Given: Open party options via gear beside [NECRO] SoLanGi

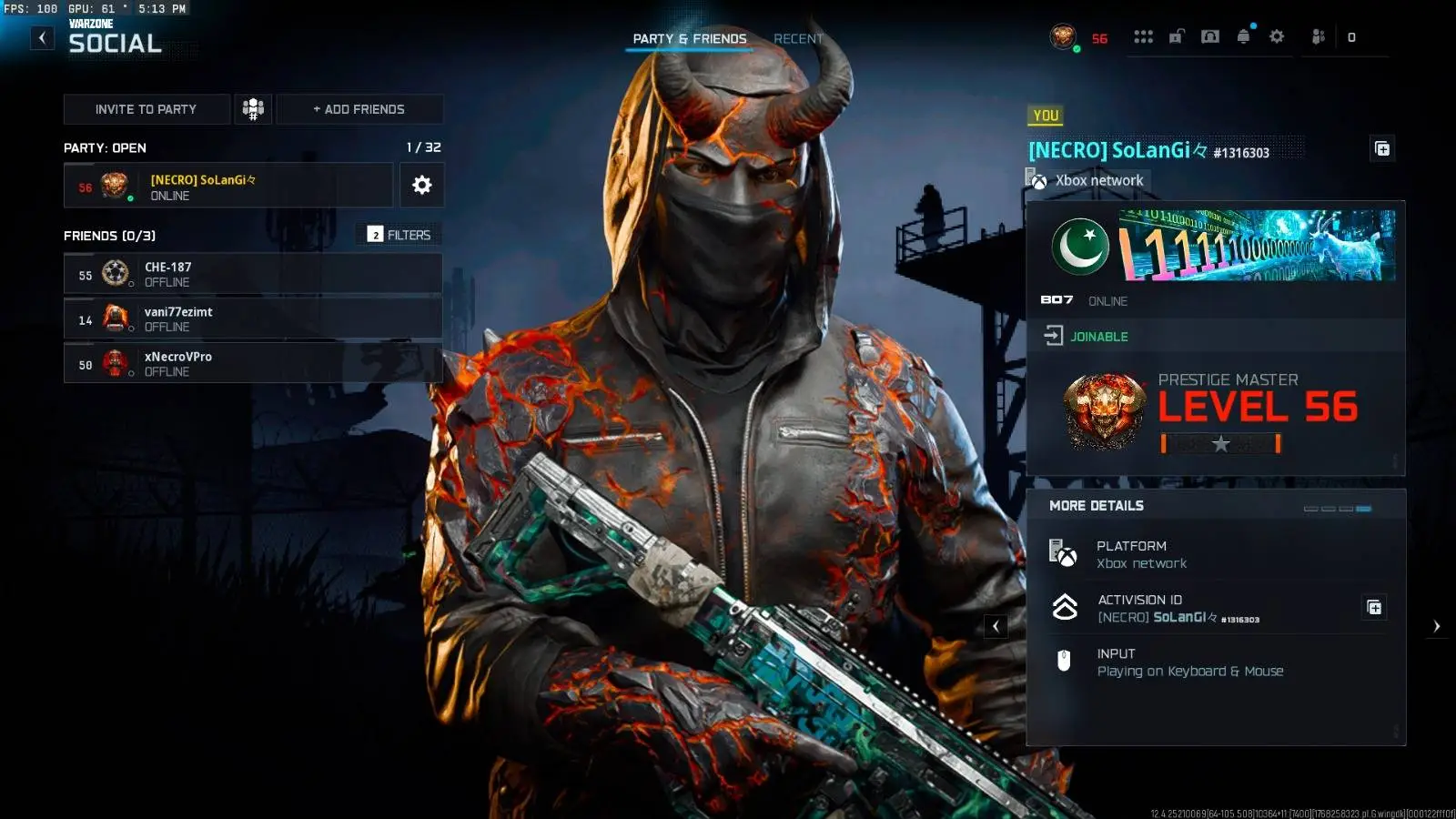Looking at the screenshot, I should pyautogui.click(x=421, y=185).
